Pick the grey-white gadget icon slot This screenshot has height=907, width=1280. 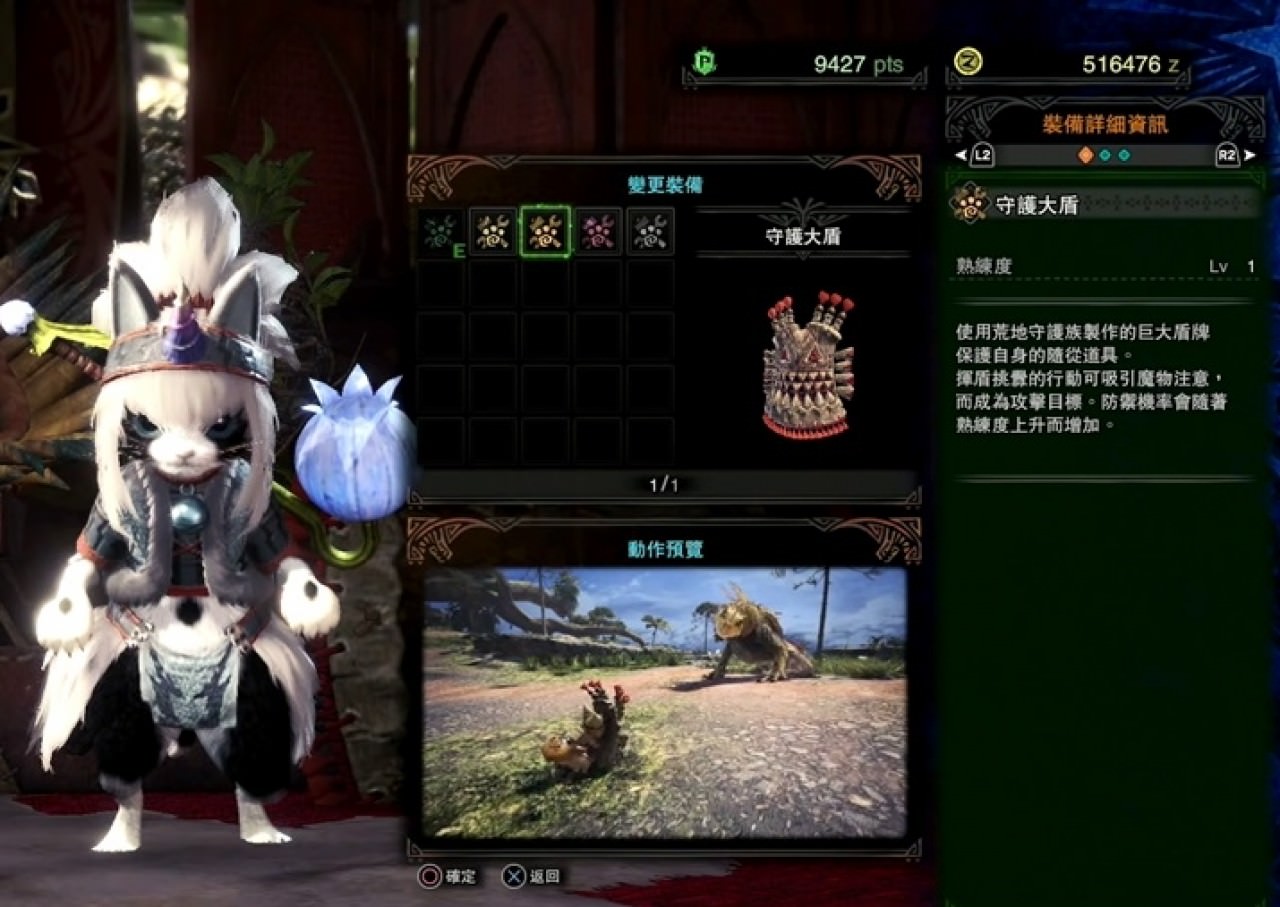point(650,232)
